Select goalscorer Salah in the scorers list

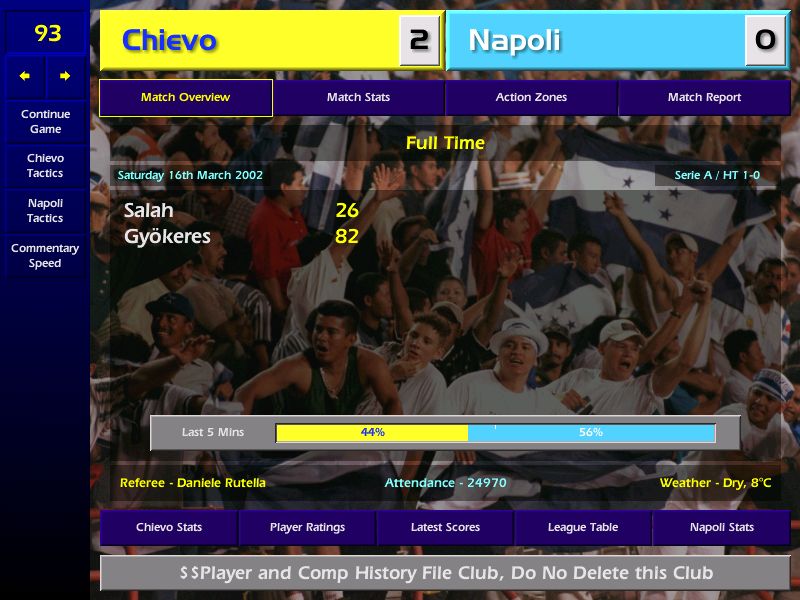pyautogui.click(x=149, y=210)
